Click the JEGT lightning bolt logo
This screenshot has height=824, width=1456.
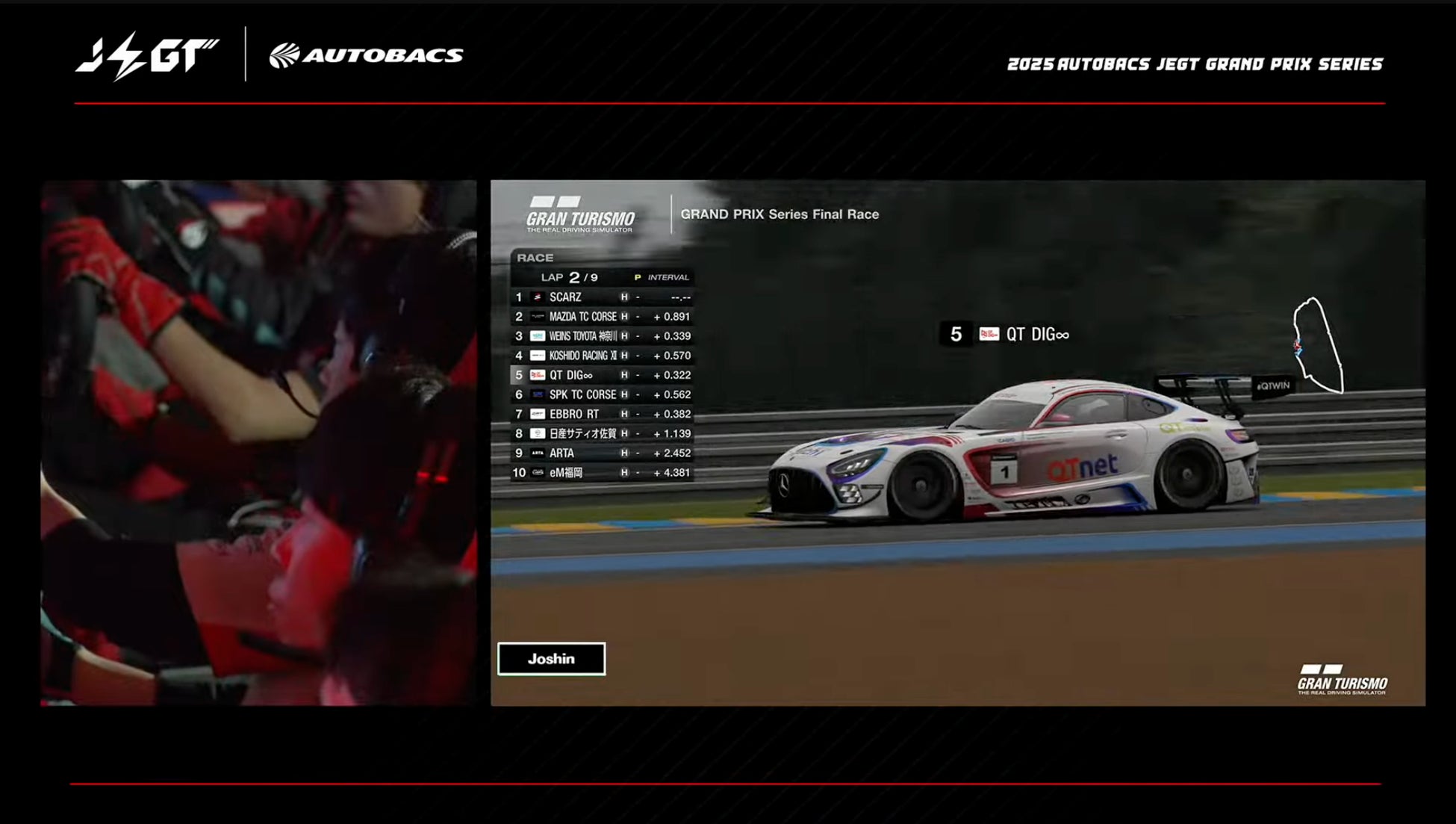(x=147, y=56)
